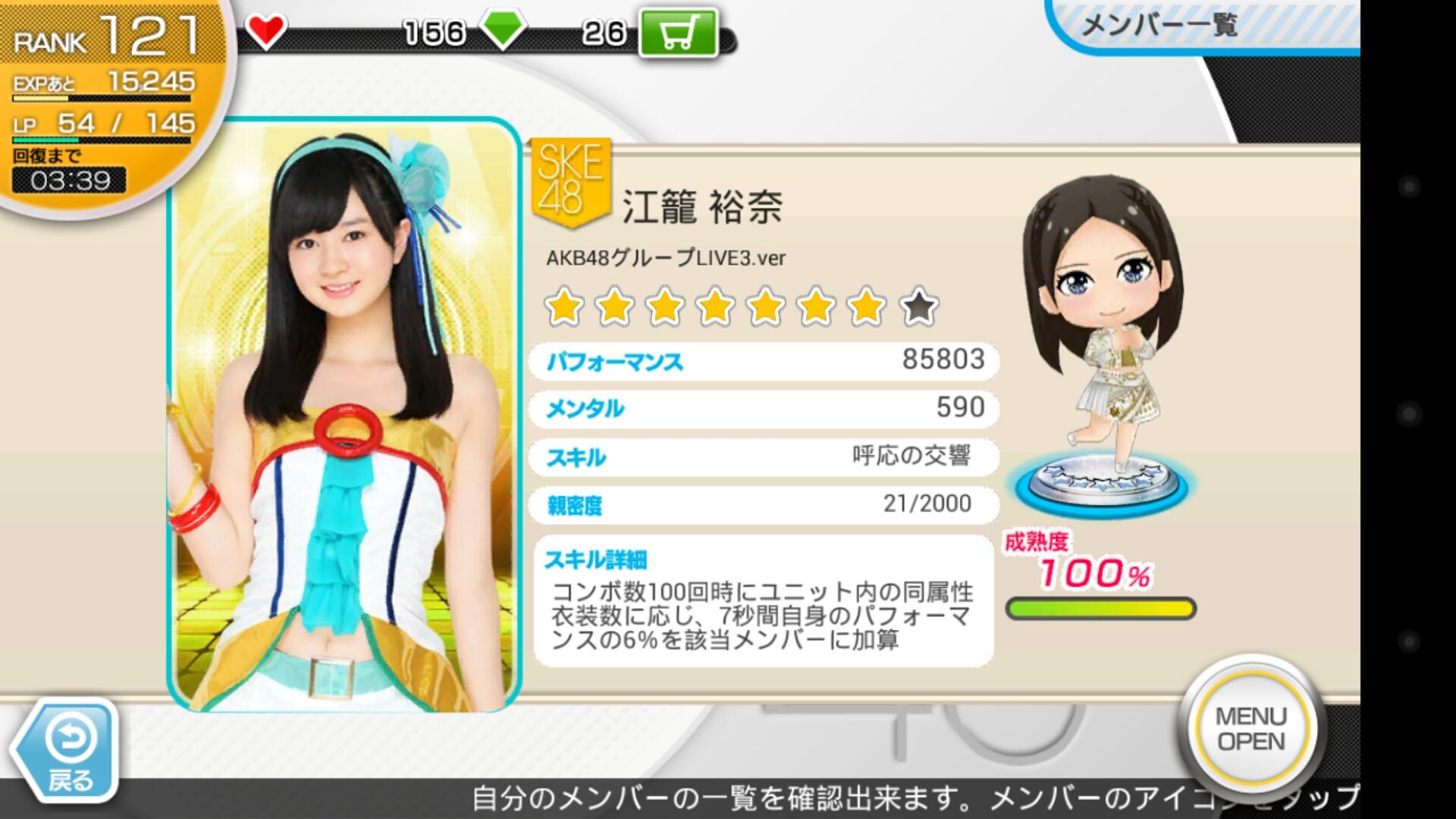Open the MENU OPEN button

click(1251, 729)
